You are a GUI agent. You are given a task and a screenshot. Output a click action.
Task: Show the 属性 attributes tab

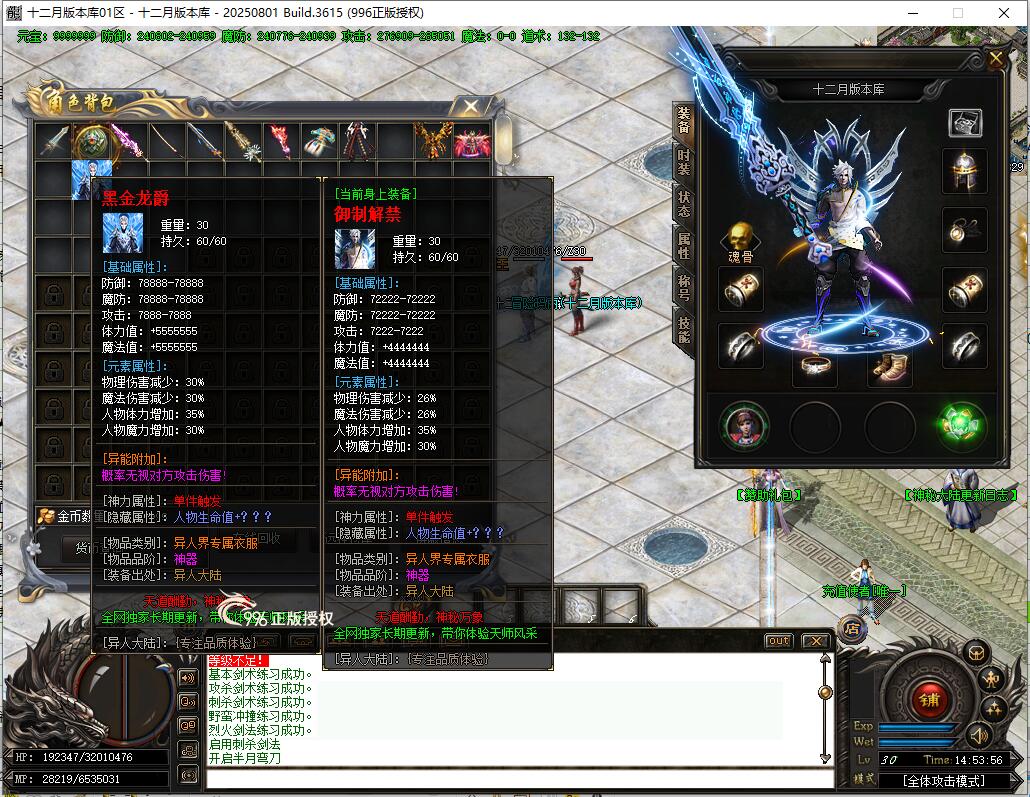684,246
